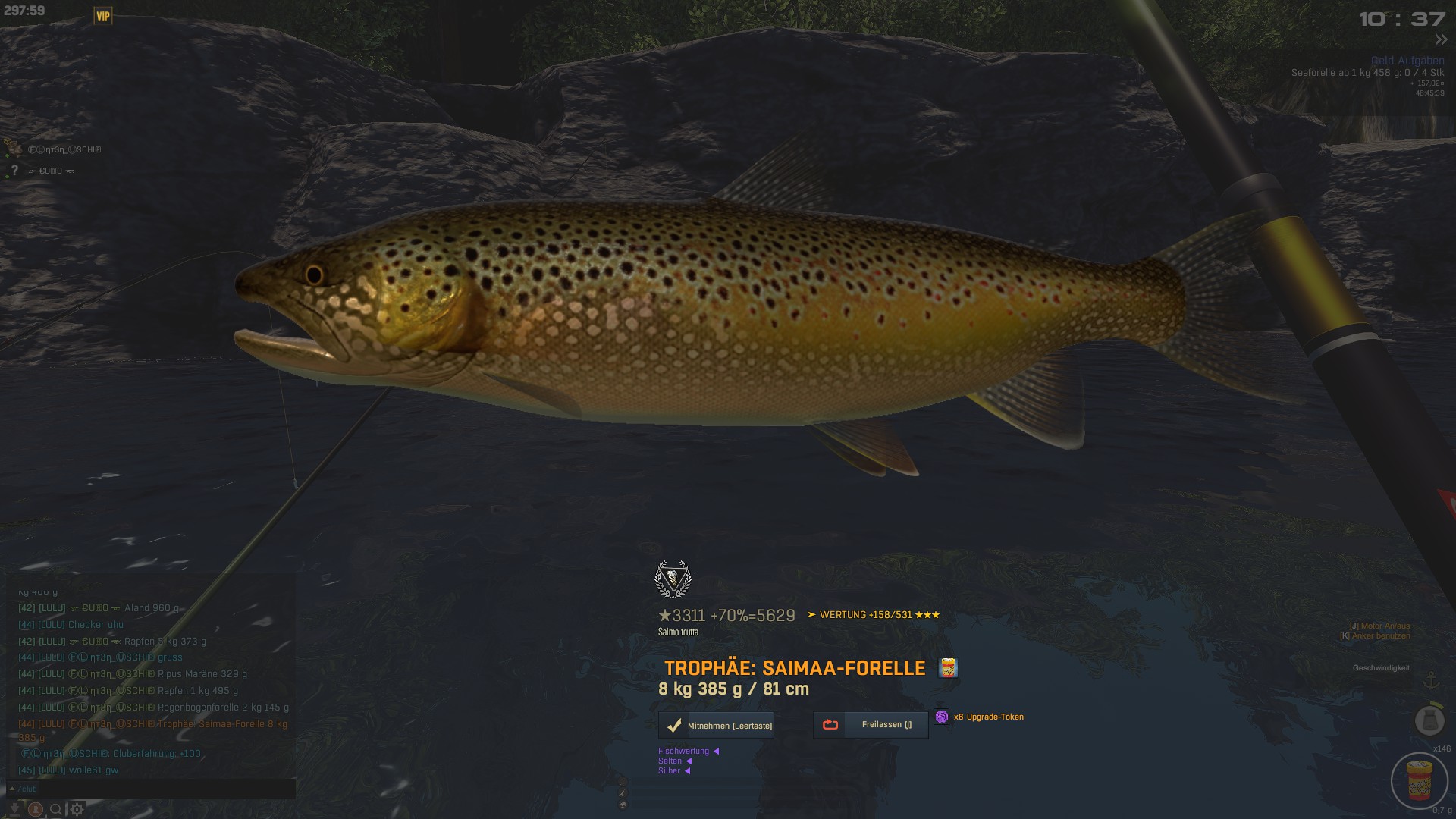The image size is (1456, 819).
Task: Open the Geld Aufgaben task tracker
Action: click(x=1407, y=61)
